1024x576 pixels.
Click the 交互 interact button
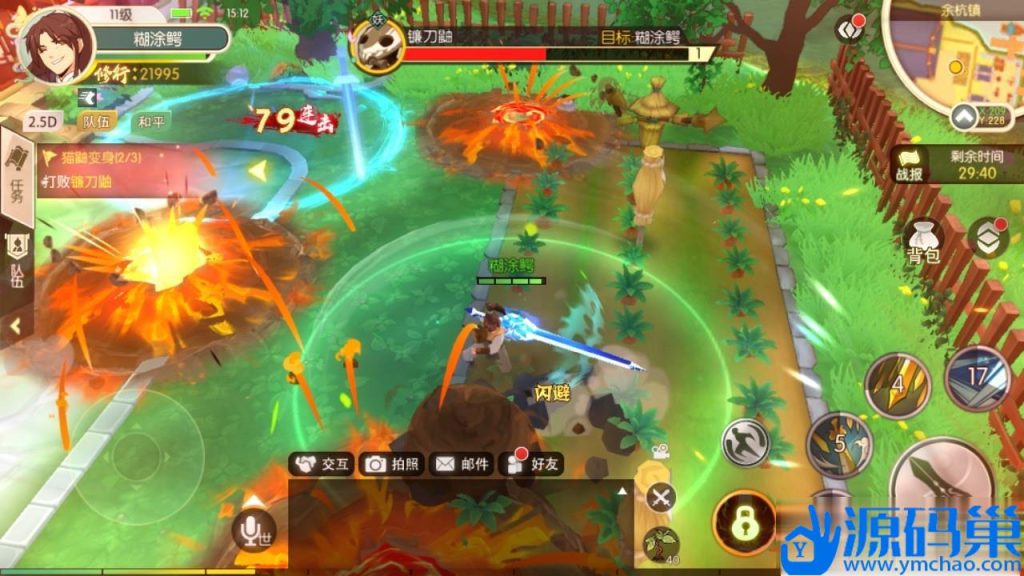[321, 464]
